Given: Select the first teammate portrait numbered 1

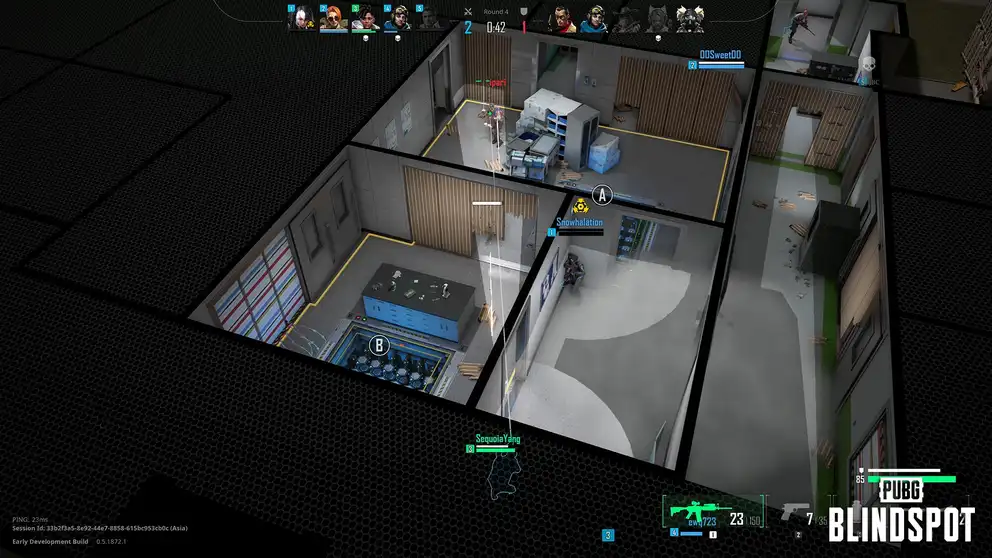Looking at the screenshot, I should (x=301, y=17).
